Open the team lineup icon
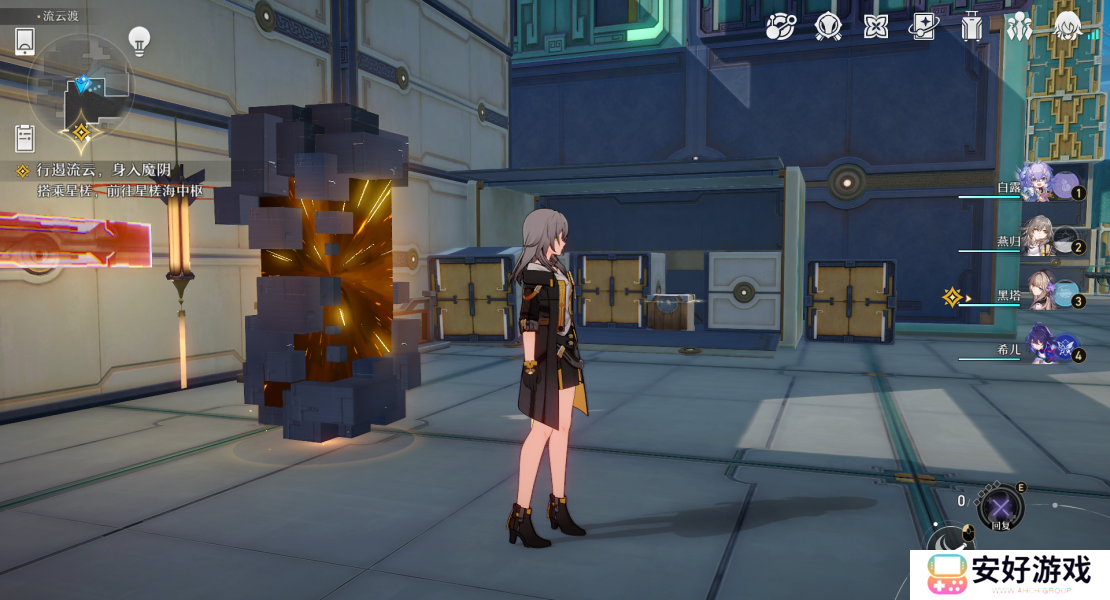 pos(1019,27)
